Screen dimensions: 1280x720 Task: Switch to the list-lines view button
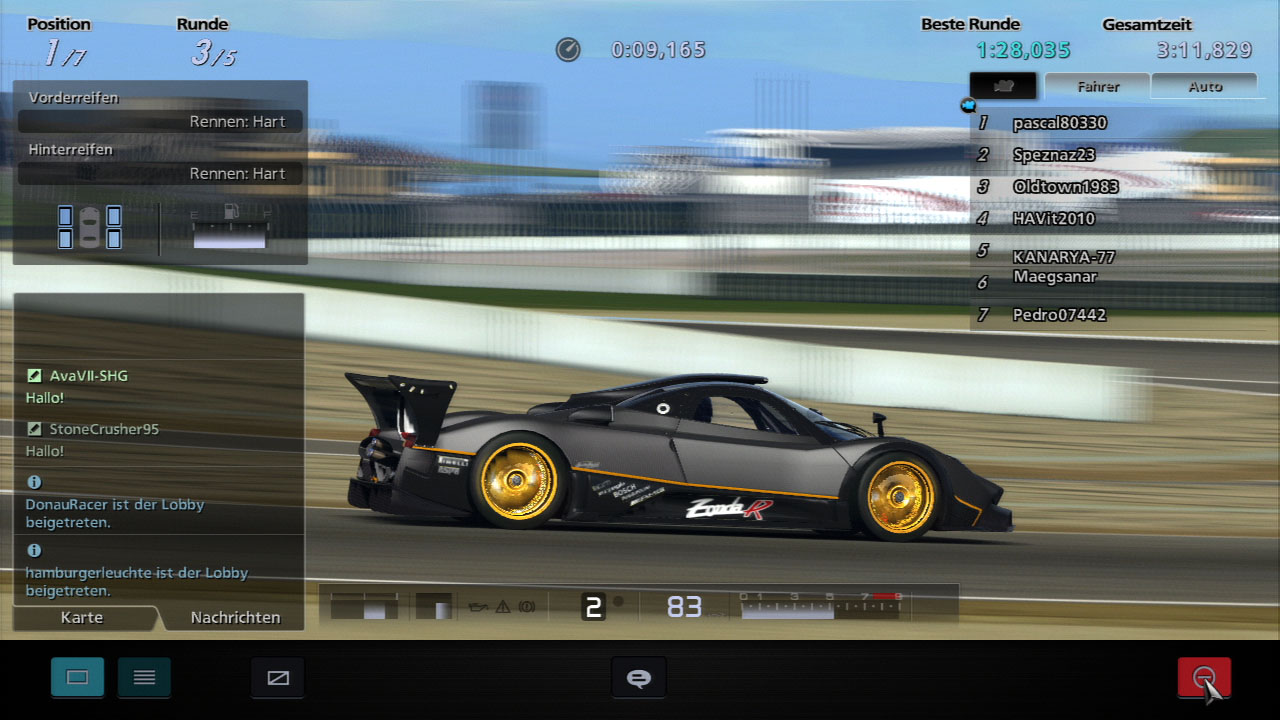[x=144, y=677]
